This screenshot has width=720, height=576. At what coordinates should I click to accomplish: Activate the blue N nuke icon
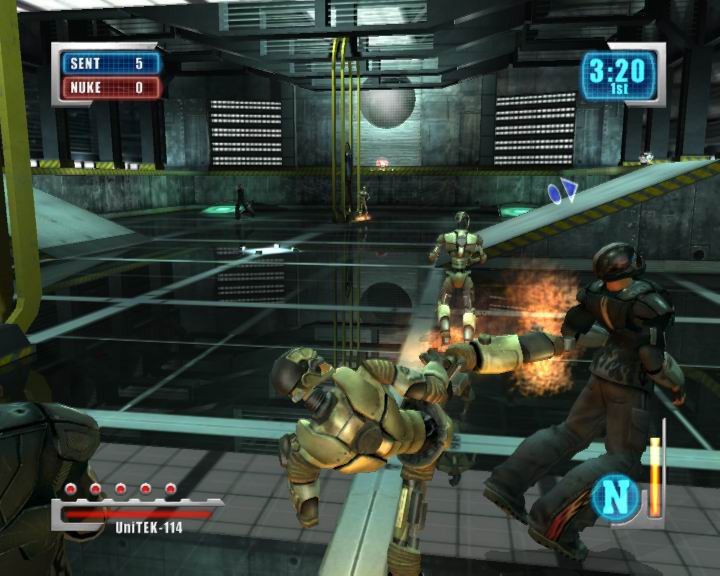point(616,497)
